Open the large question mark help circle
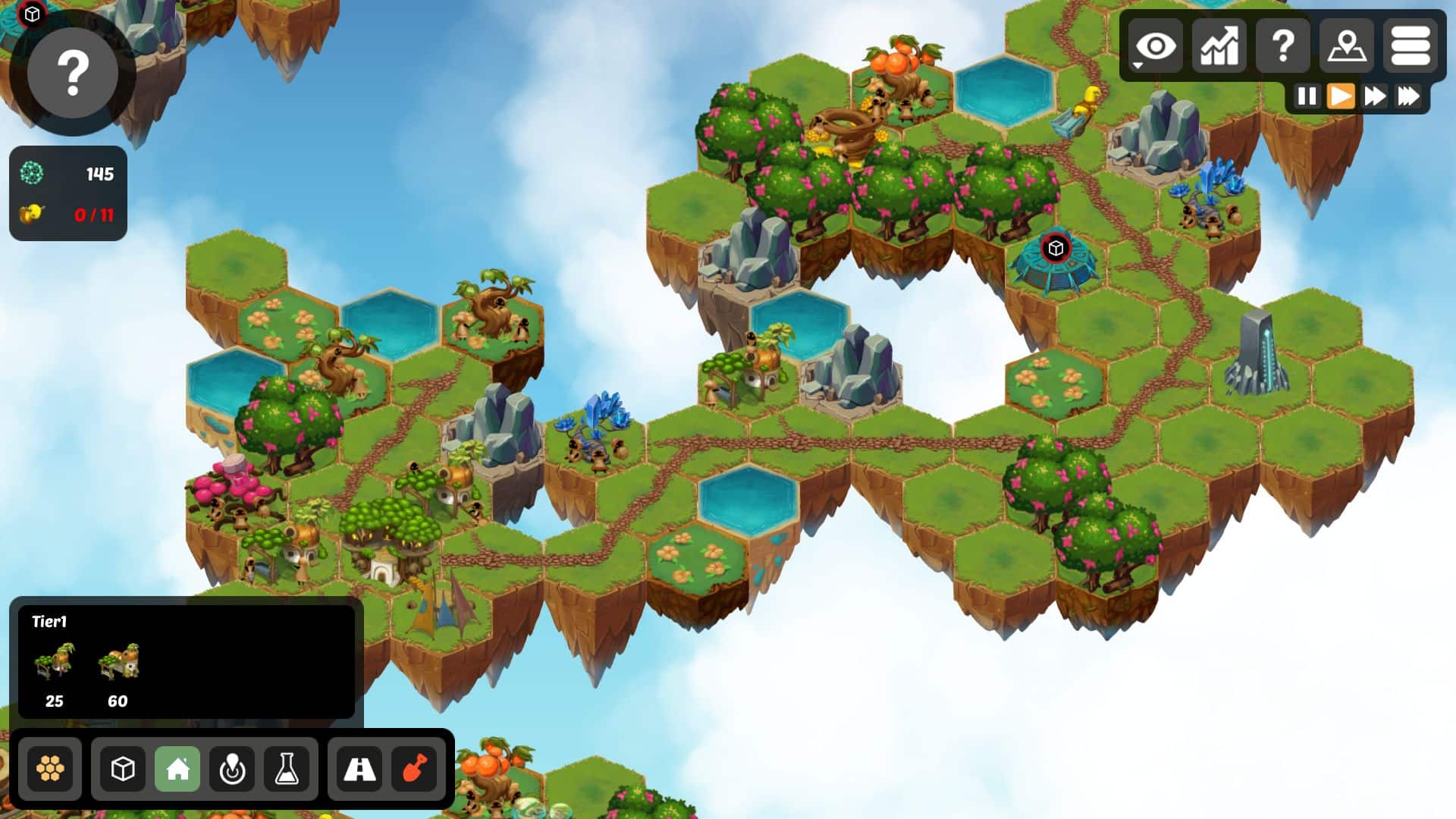This screenshot has width=1456, height=819. 73,73
